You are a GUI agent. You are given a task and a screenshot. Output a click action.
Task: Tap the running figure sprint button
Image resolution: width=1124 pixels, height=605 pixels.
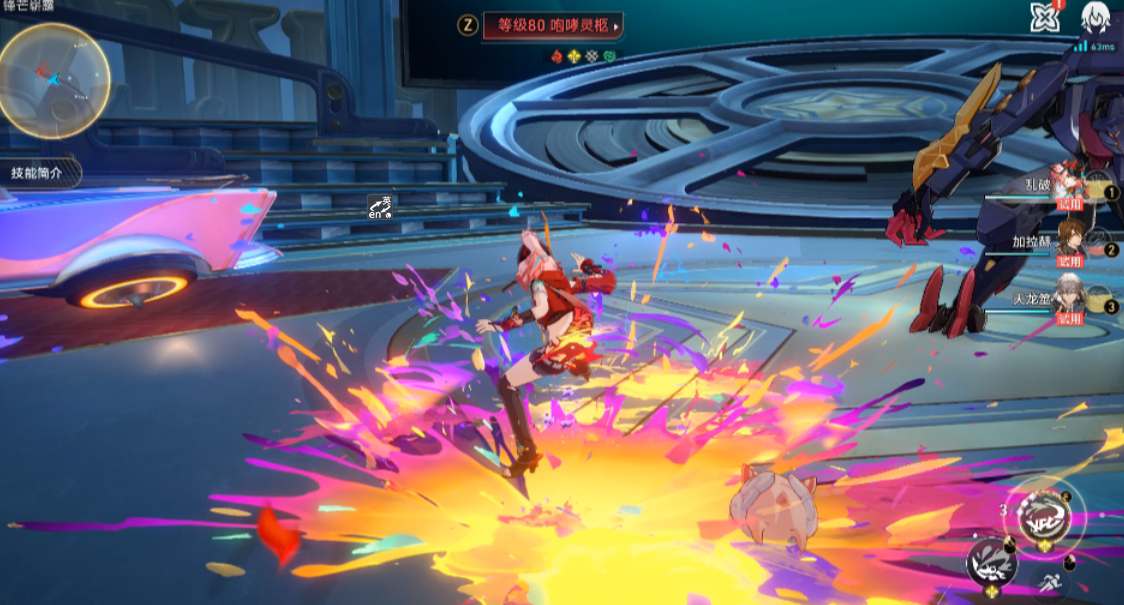tap(1050, 583)
